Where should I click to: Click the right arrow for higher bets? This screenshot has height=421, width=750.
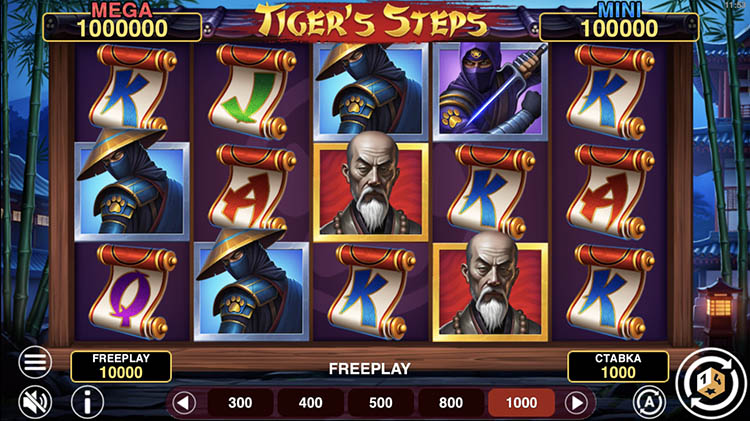[x=576, y=403]
